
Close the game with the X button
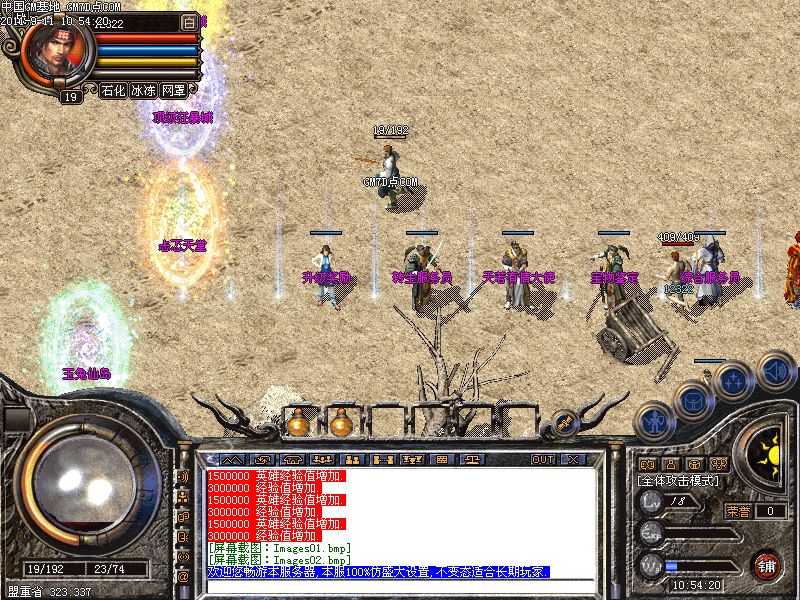tap(573, 459)
